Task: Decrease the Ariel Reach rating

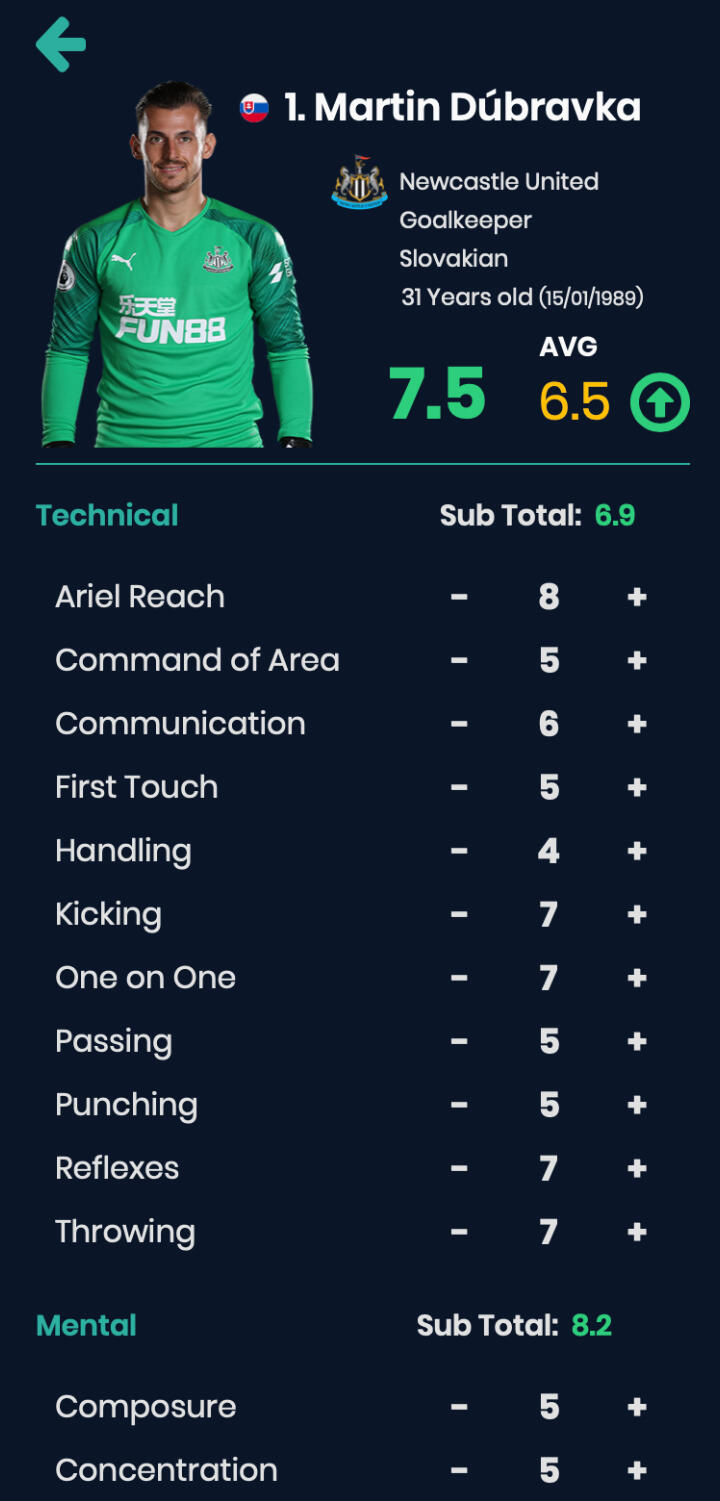Action: 459,597
